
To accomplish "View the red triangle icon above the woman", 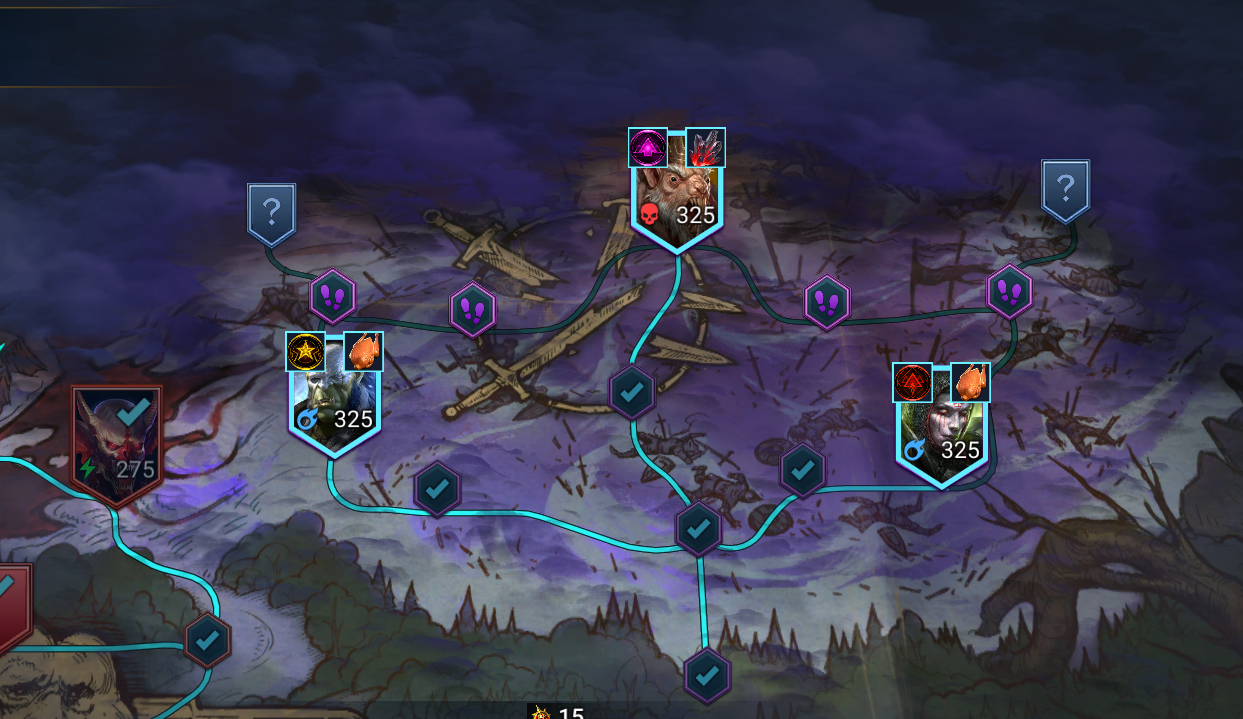I will (912, 382).
